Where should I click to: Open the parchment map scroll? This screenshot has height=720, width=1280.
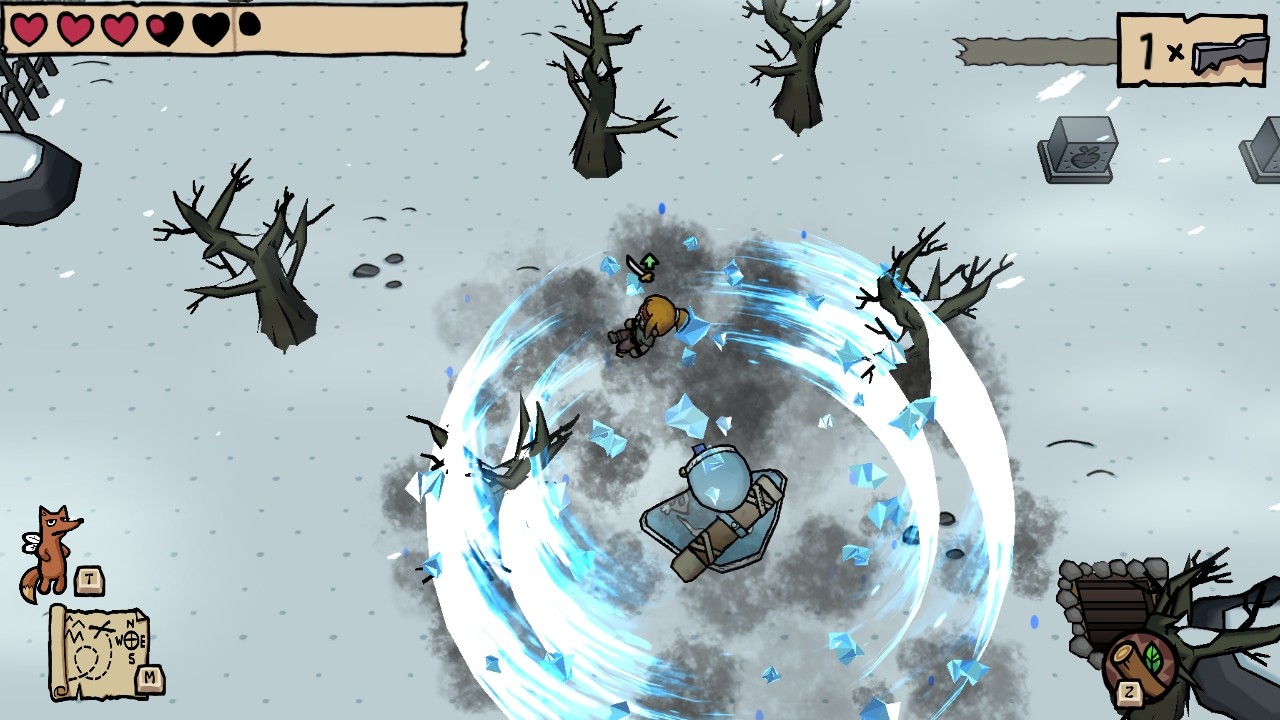98,650
